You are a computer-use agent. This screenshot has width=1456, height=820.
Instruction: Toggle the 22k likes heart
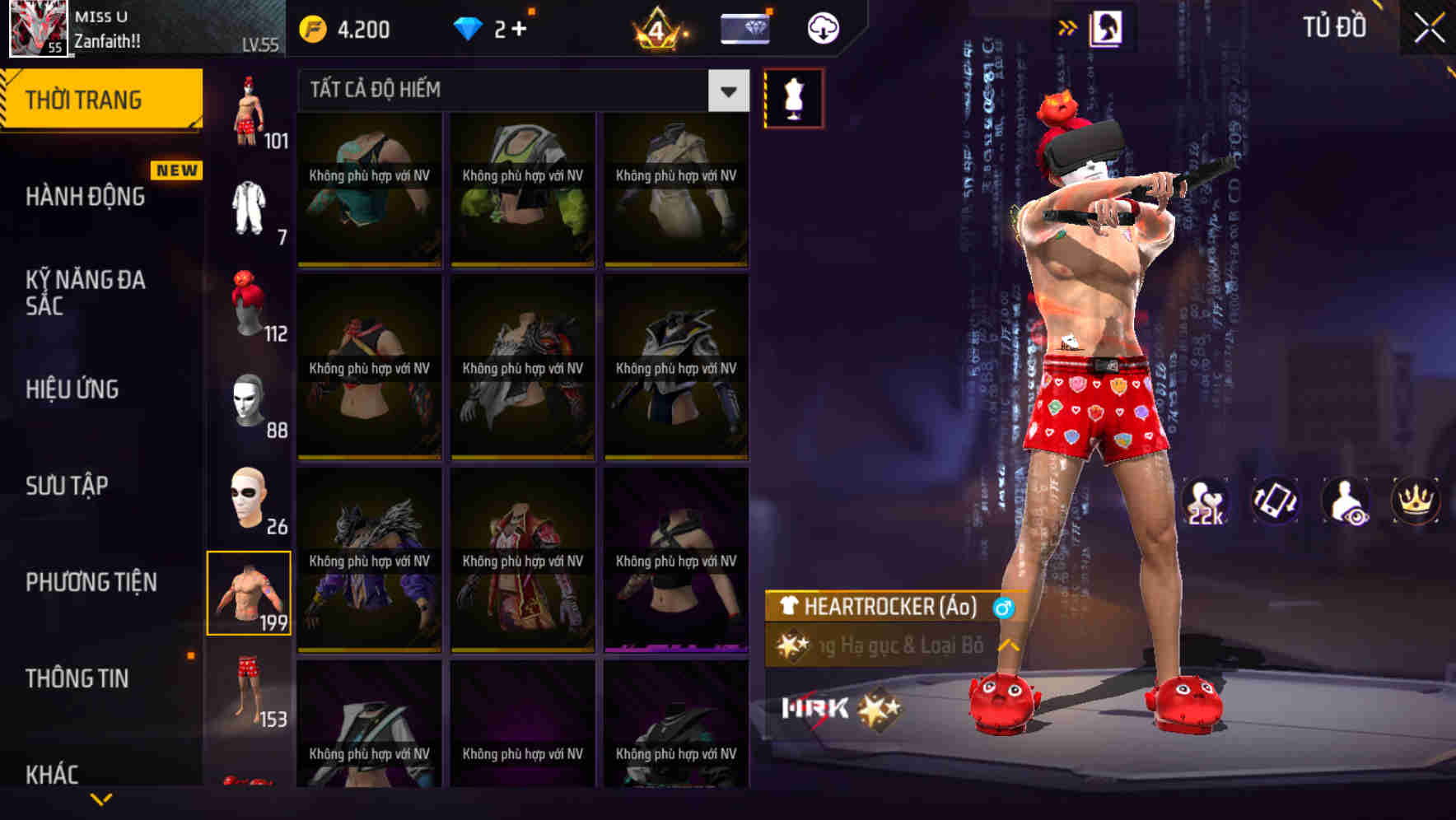click(1206, 501)
